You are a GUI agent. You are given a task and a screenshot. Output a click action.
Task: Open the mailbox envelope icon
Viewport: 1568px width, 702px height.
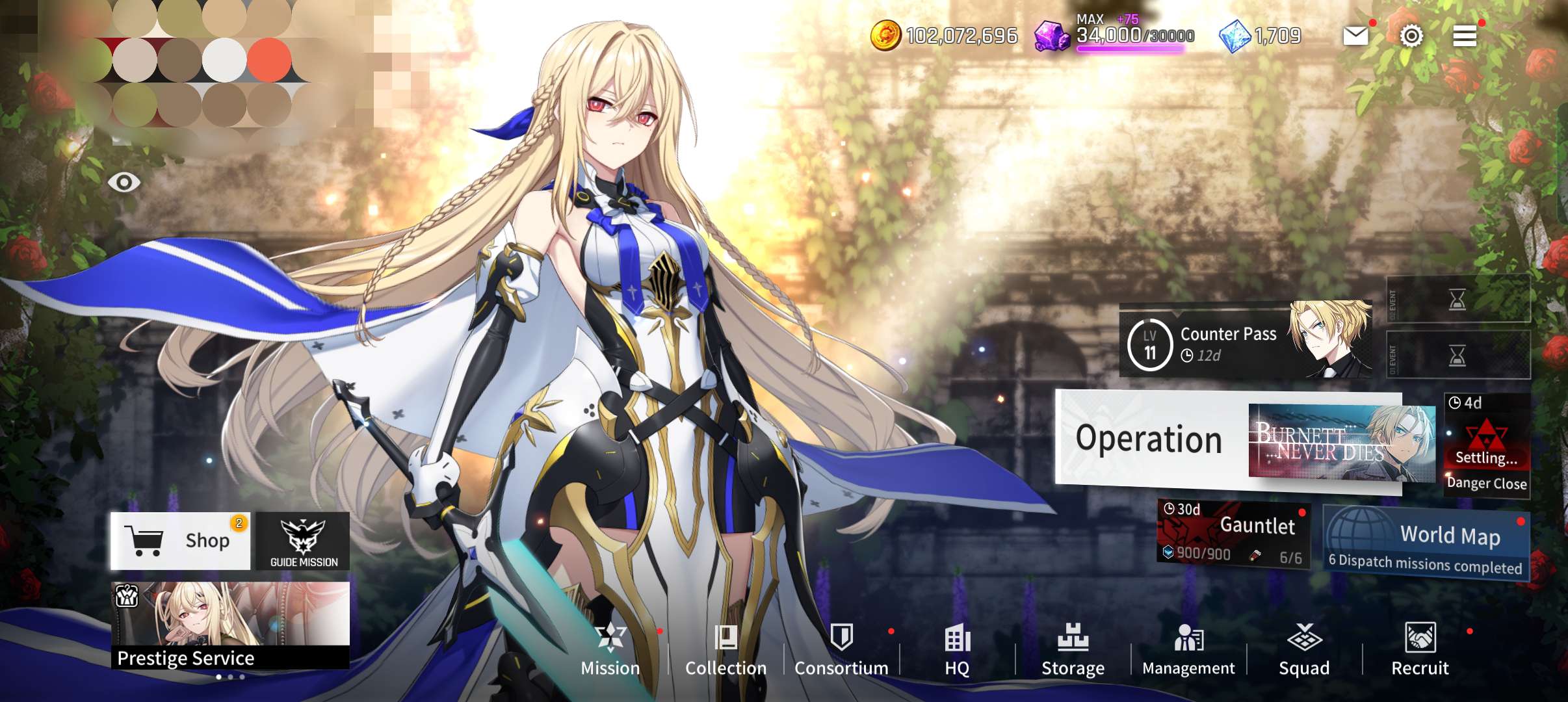[1355, 36]
